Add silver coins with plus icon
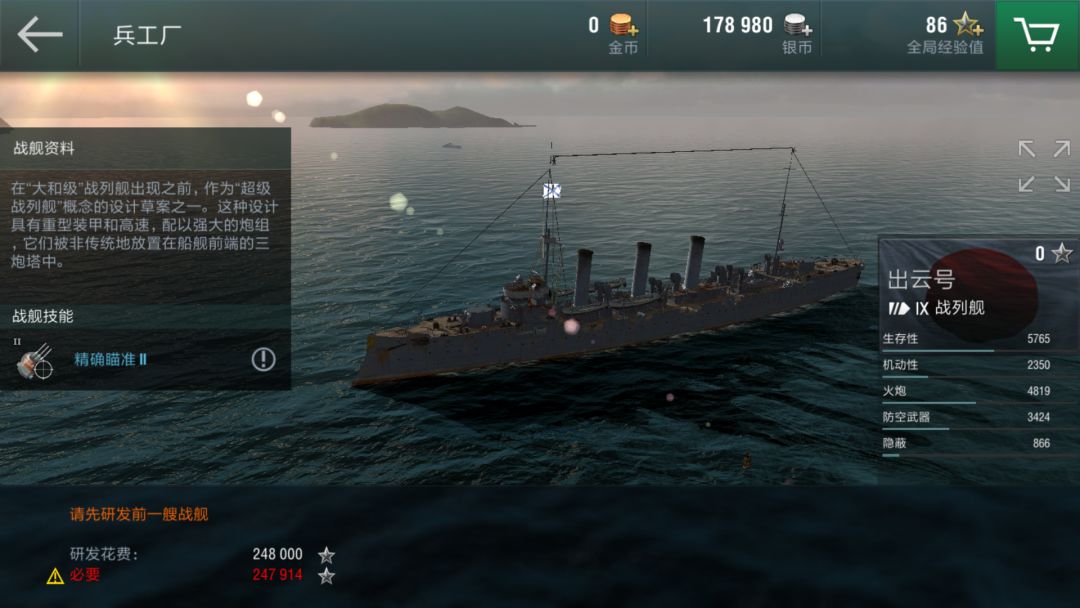The width and height of the screenshot is (1080, 608). [x=798, y=25]
